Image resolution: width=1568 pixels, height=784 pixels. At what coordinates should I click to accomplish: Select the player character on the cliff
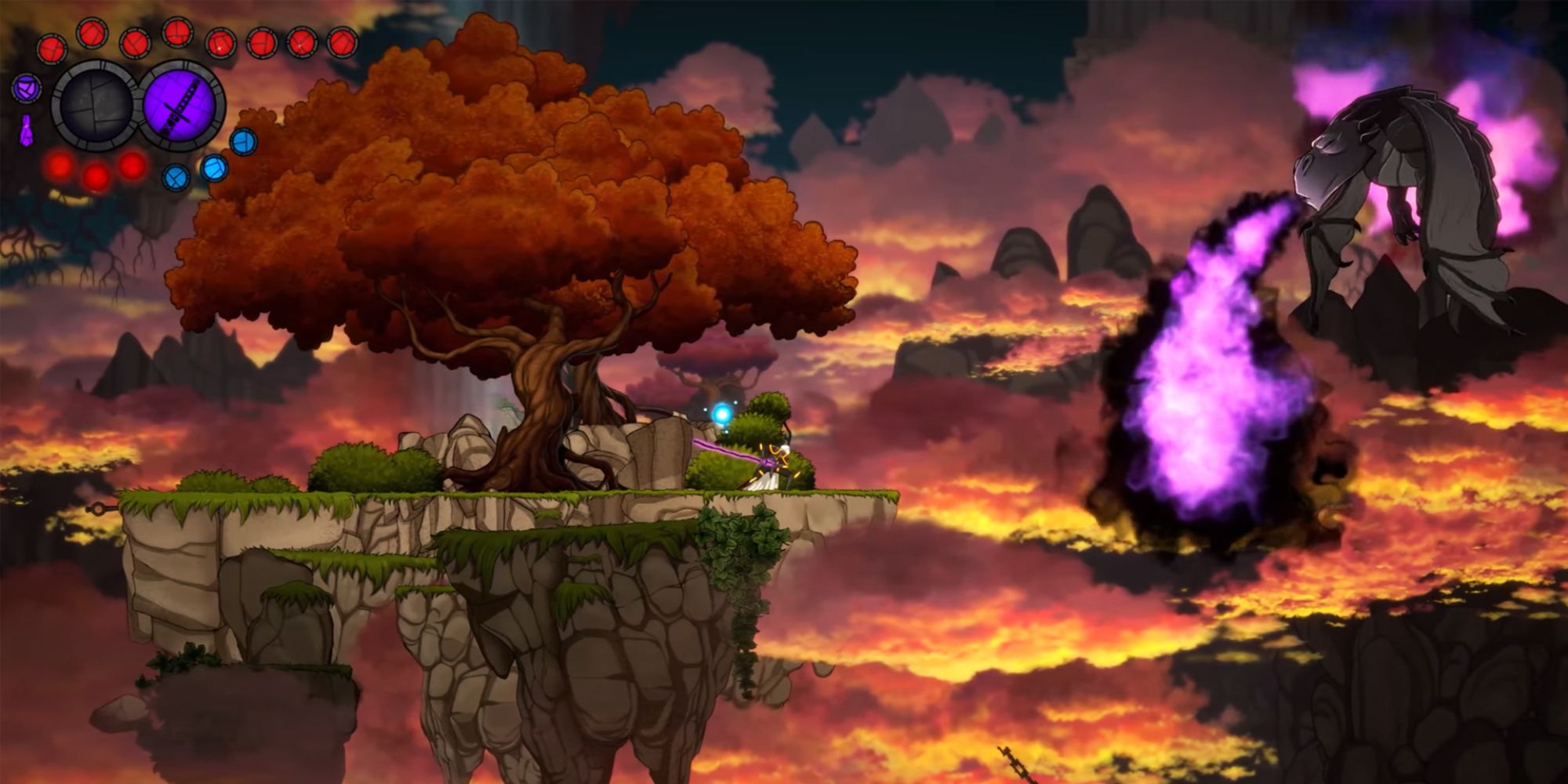[779, 459]
